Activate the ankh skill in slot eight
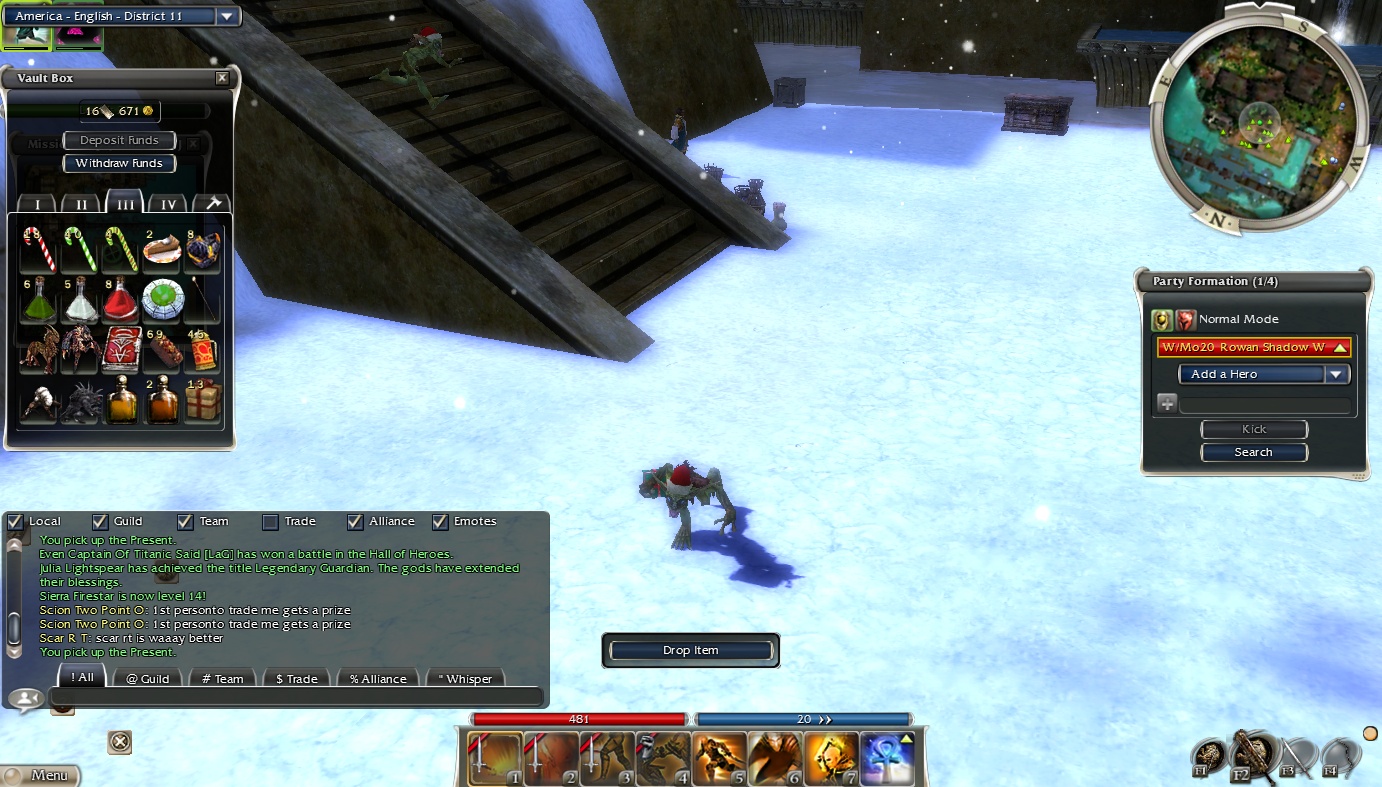1382x787 pixels. click(888, 759)
